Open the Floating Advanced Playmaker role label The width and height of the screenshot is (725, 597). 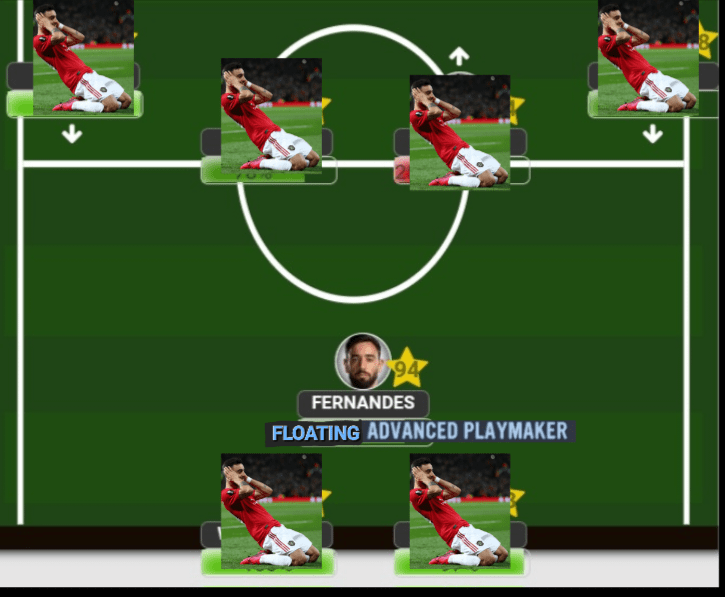point(420,432)
